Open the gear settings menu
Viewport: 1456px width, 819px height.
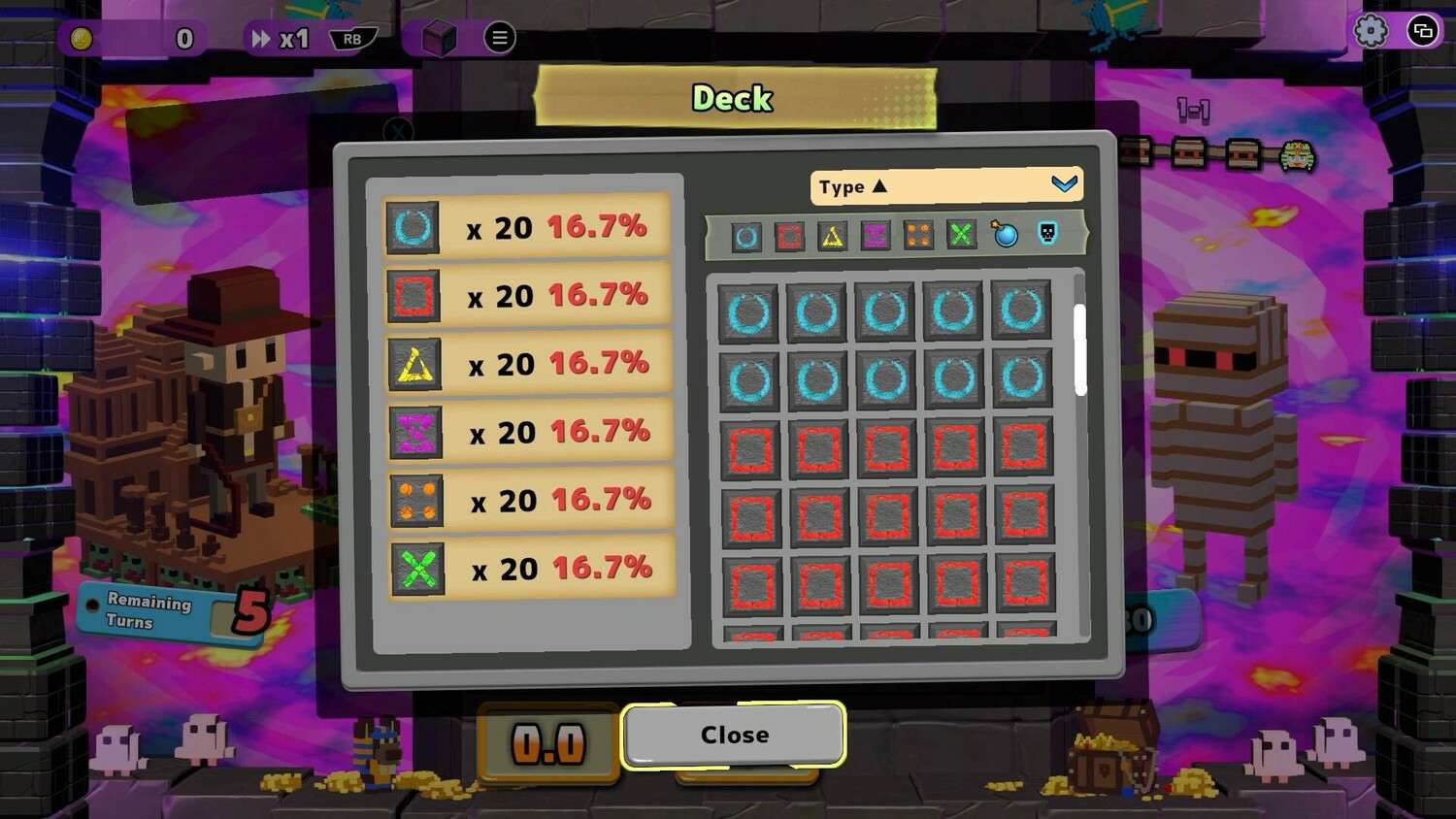[x=1371, y=31]
